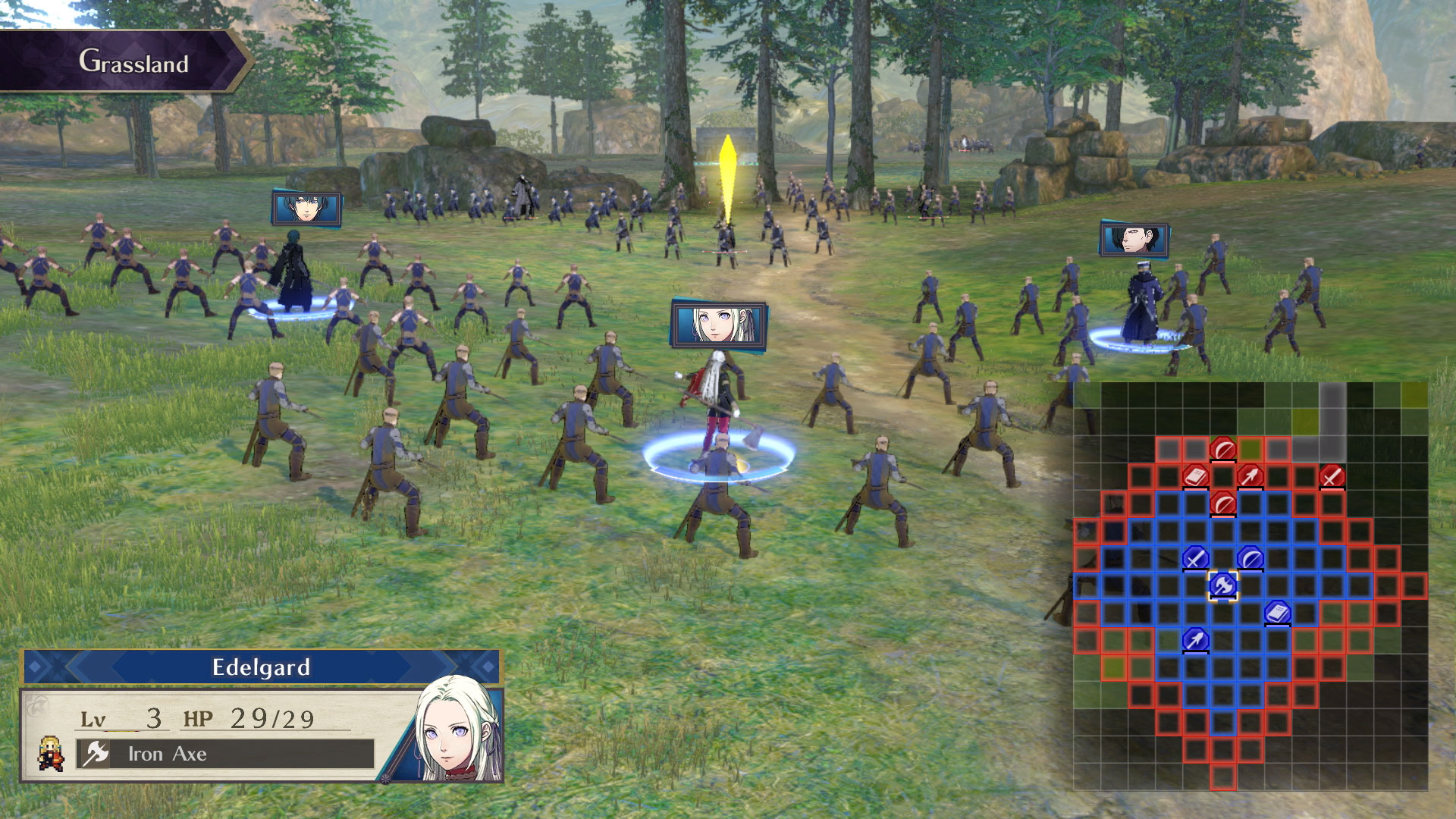Click the blue bow ally icon on minimap
The width and height of the screenshot is (1456, 819).
pyautogui.click(x=1250, y=557)
